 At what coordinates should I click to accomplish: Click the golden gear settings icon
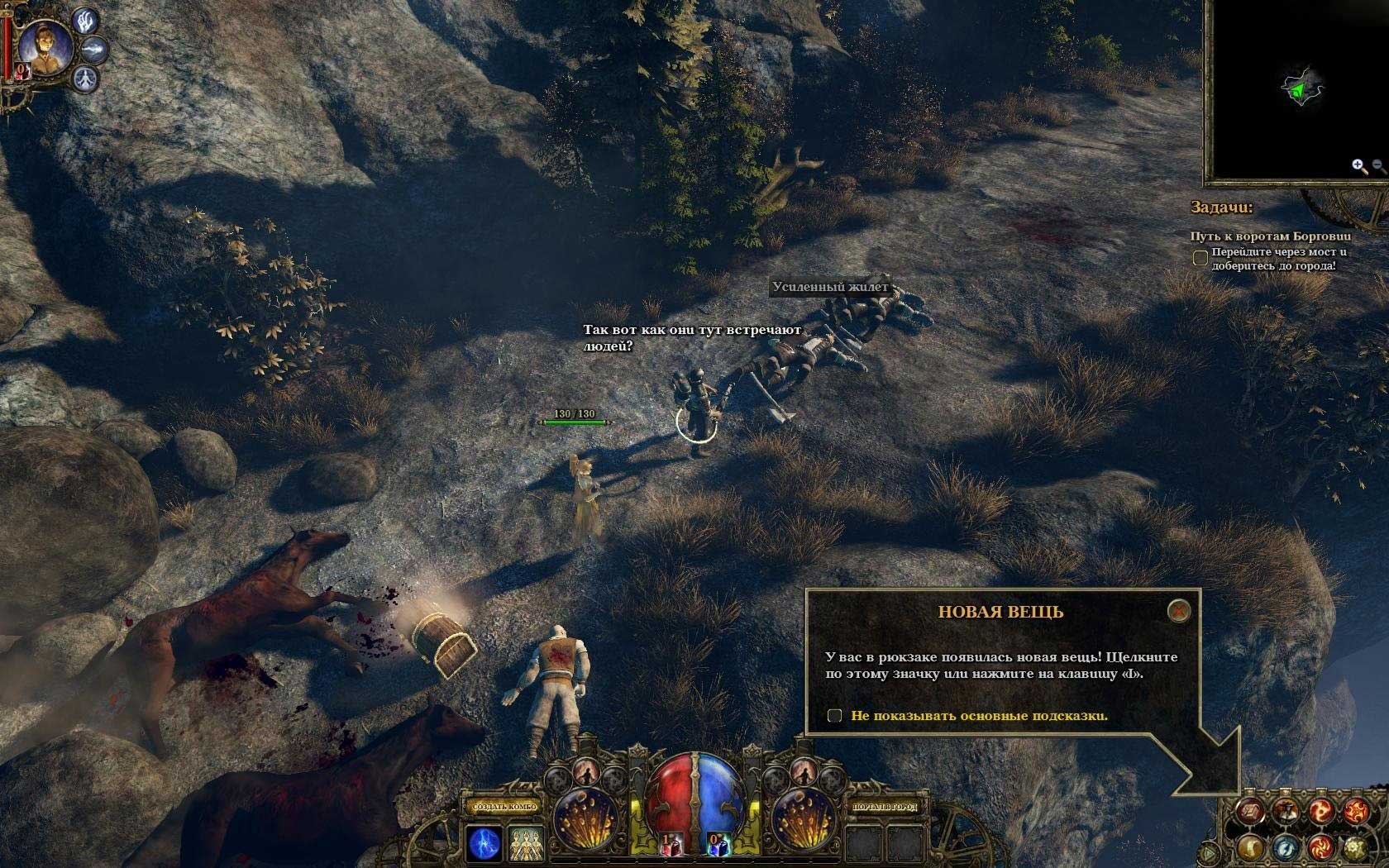[1355, 847]
